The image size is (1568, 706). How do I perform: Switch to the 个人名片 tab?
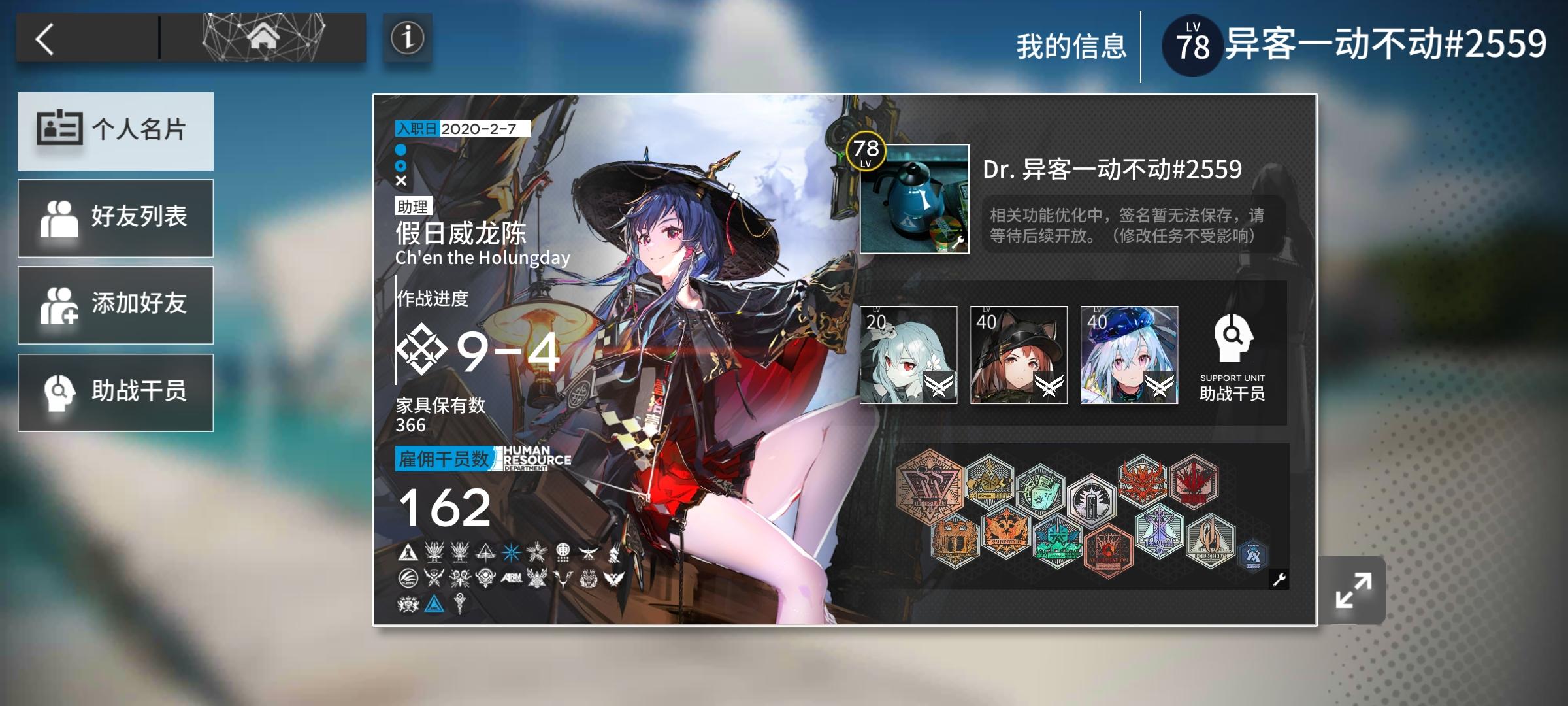tap(116, 131)
